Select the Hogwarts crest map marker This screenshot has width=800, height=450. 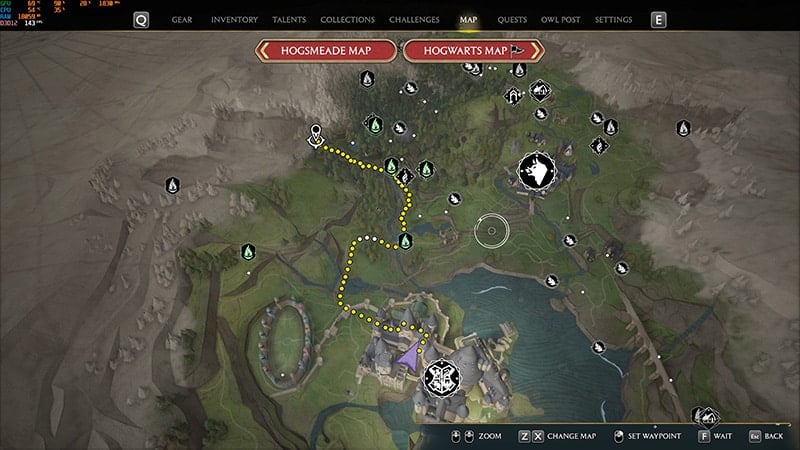point(442,376)
